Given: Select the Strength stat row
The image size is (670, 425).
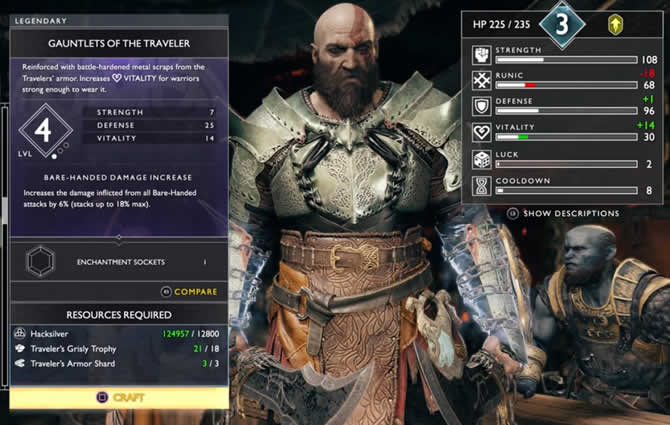Looking at the screenshot, I should [563, 53].
